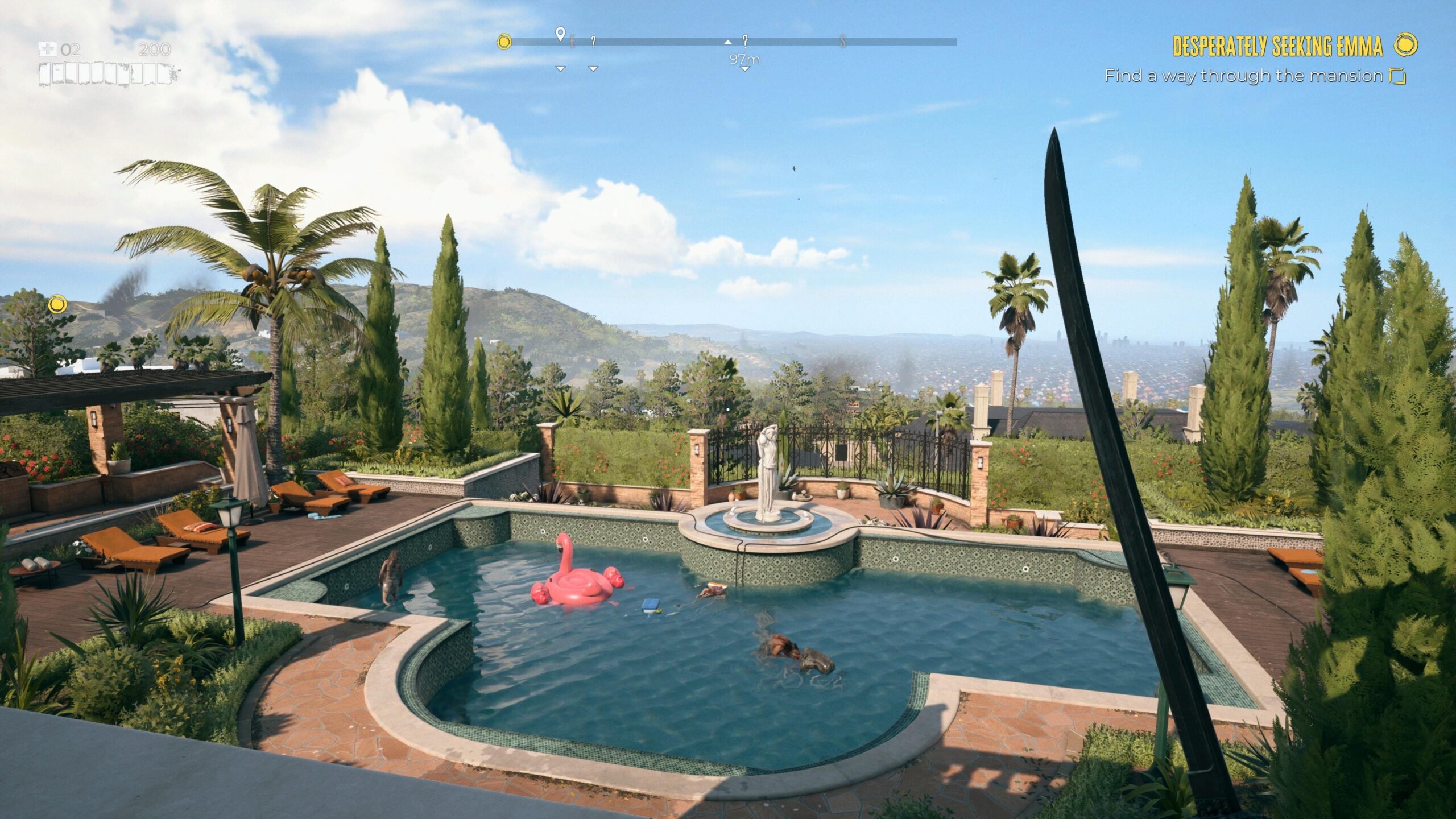Image resolution: width=1456 pixels, height=819 pixels.
Task: Select the yellow circular quest marker at screen left
Action: pos(56,305)
